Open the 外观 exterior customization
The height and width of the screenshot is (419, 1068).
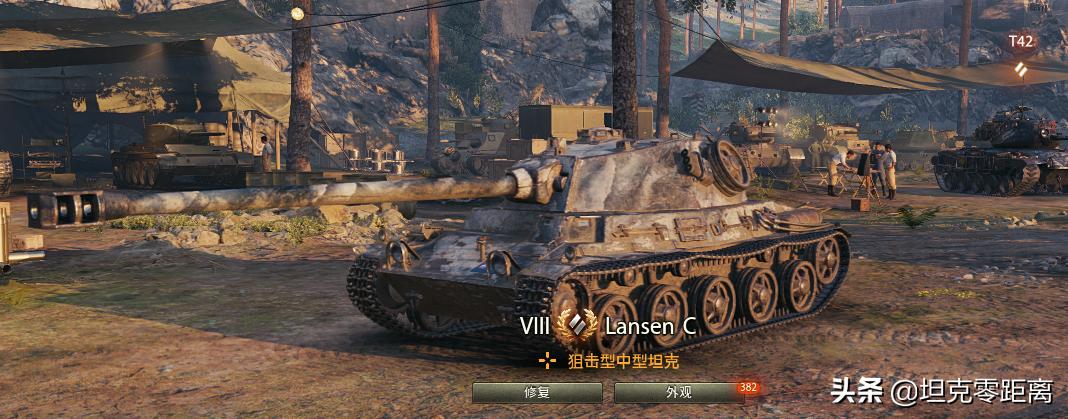coord(678,392)
